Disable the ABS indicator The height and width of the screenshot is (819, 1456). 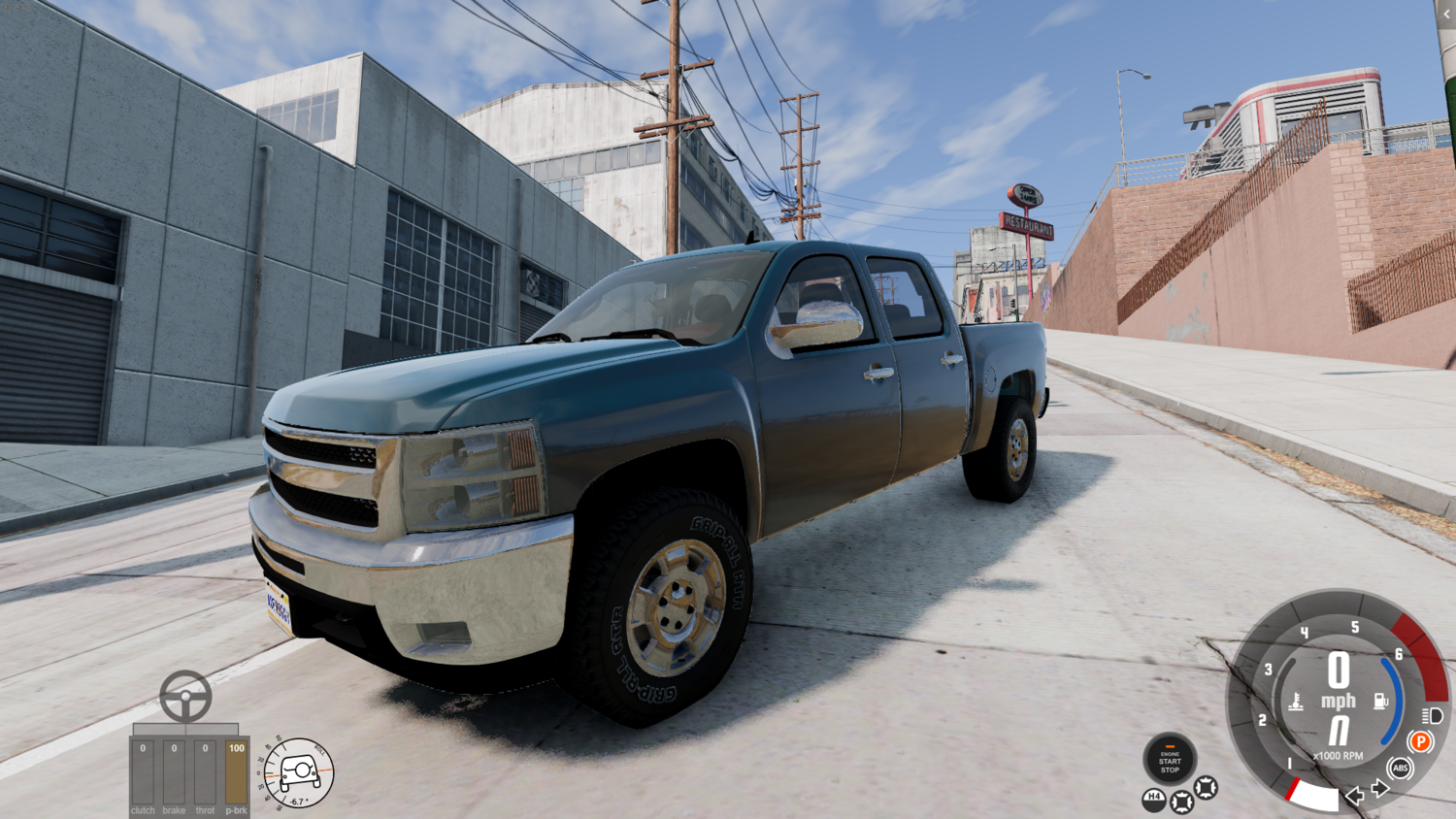1400,767
